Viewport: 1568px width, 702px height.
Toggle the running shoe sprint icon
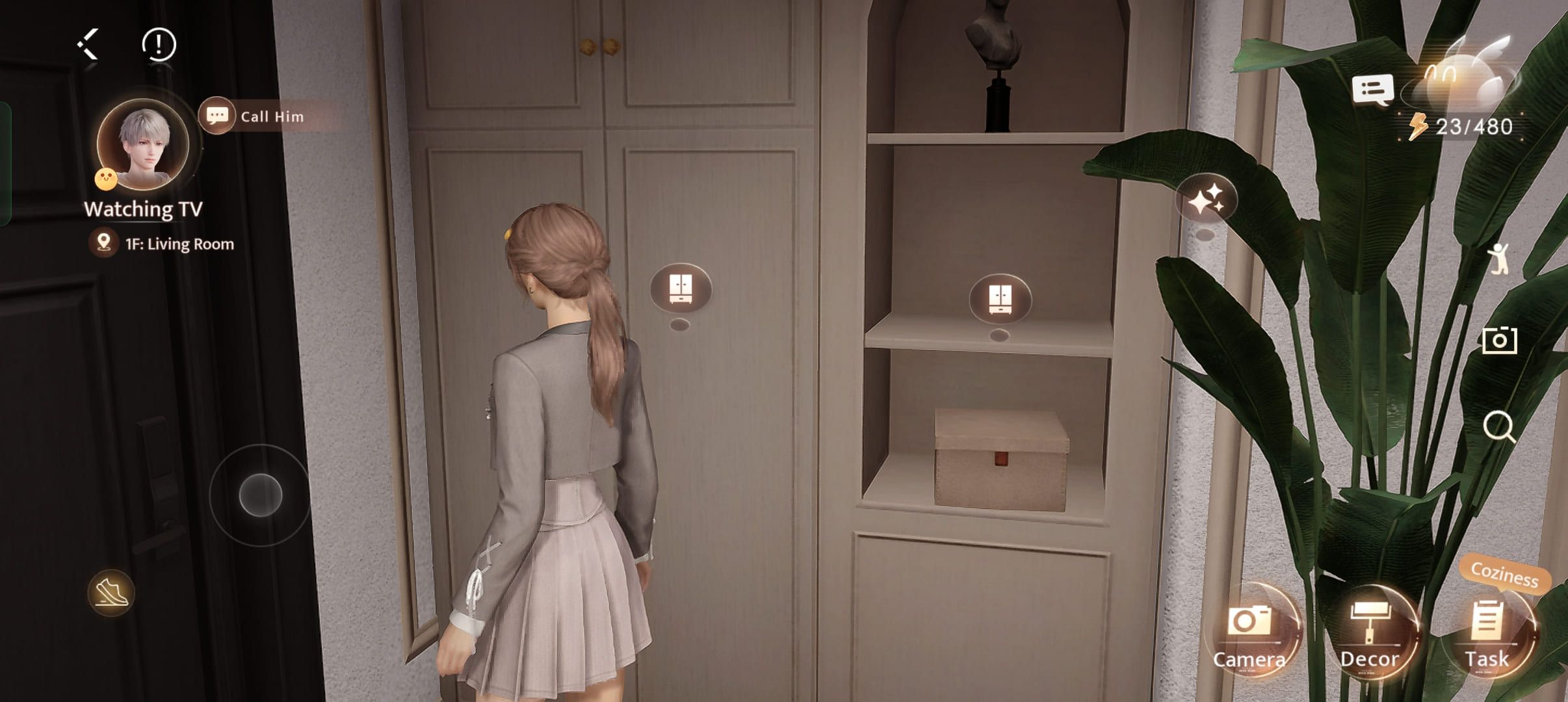(111, 592)
